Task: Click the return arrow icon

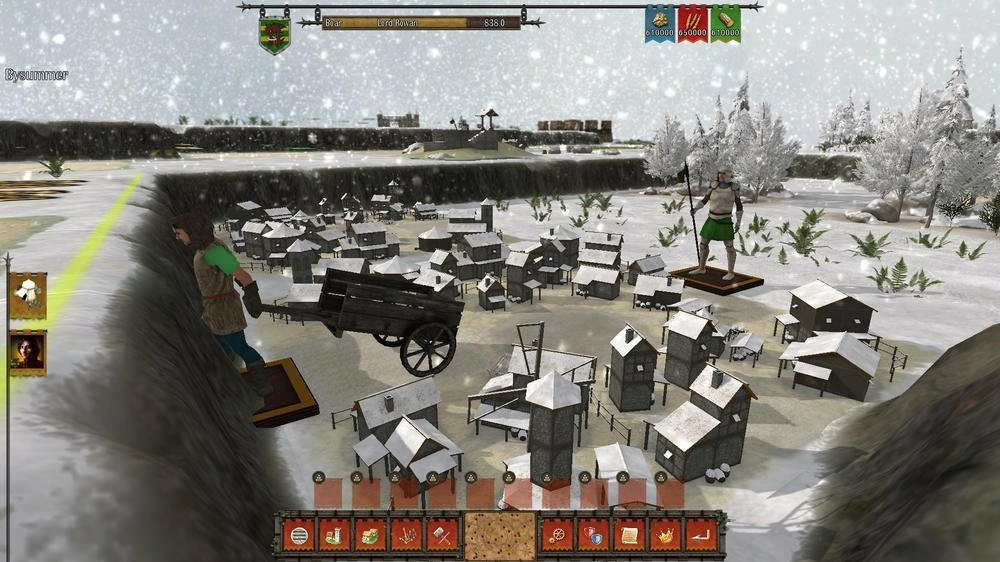Action: (x=701, y=536)
